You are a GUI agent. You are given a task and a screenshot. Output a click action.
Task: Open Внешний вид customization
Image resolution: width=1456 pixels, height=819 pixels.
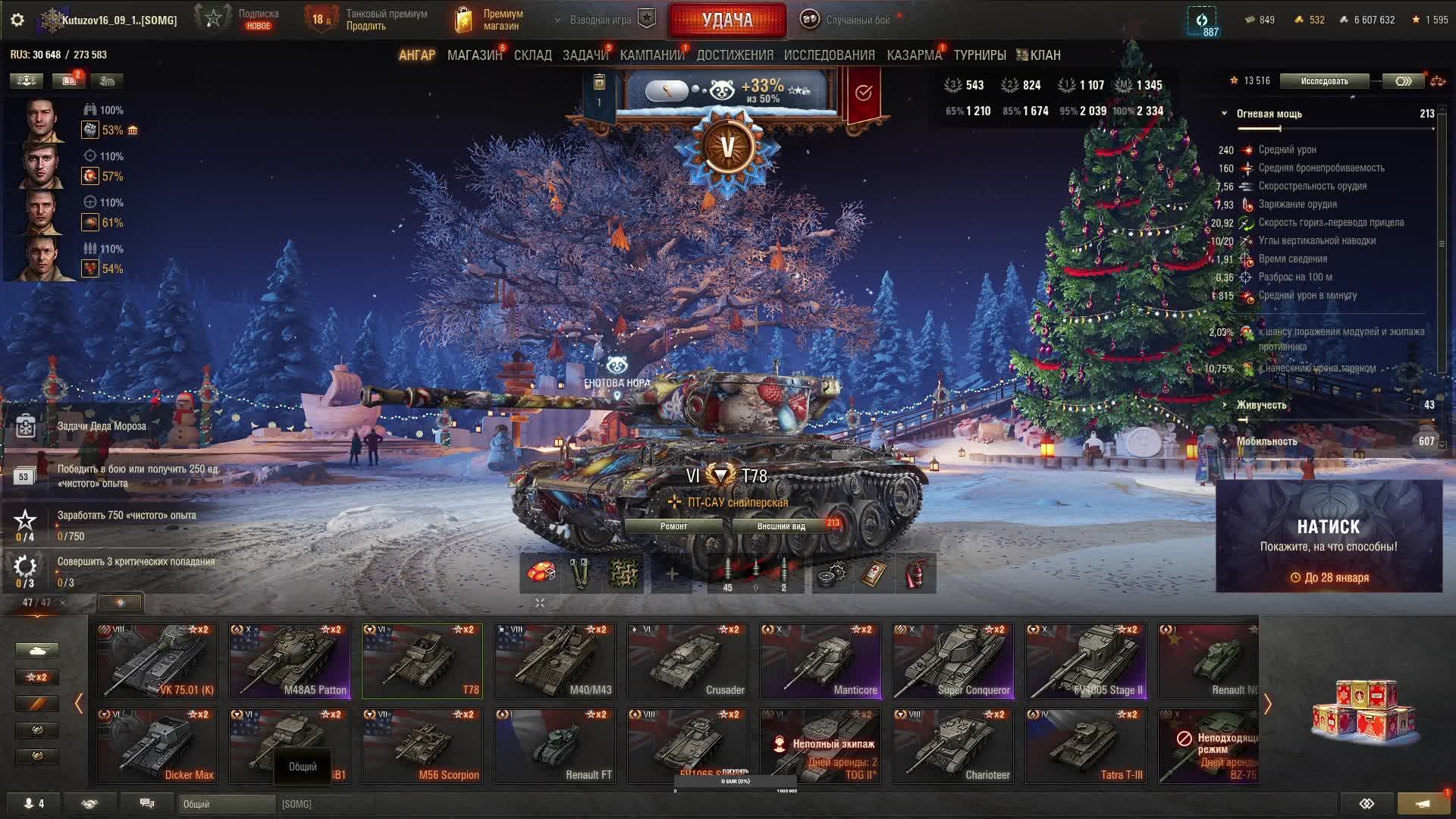pos(781,526)
